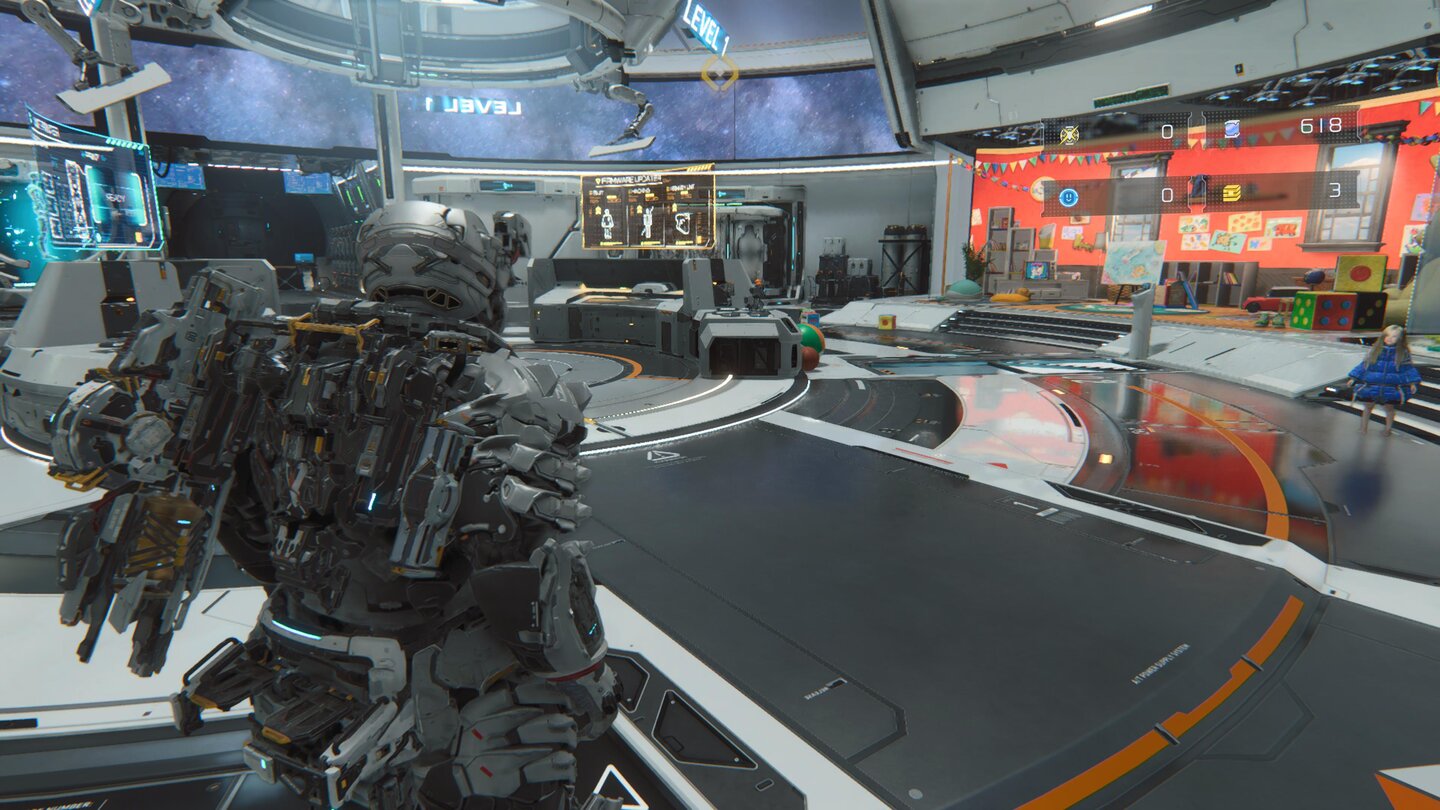The image size is (1440, 810).
Task: Toggle the yellow indicator above the suit figure
Action: 598,209
